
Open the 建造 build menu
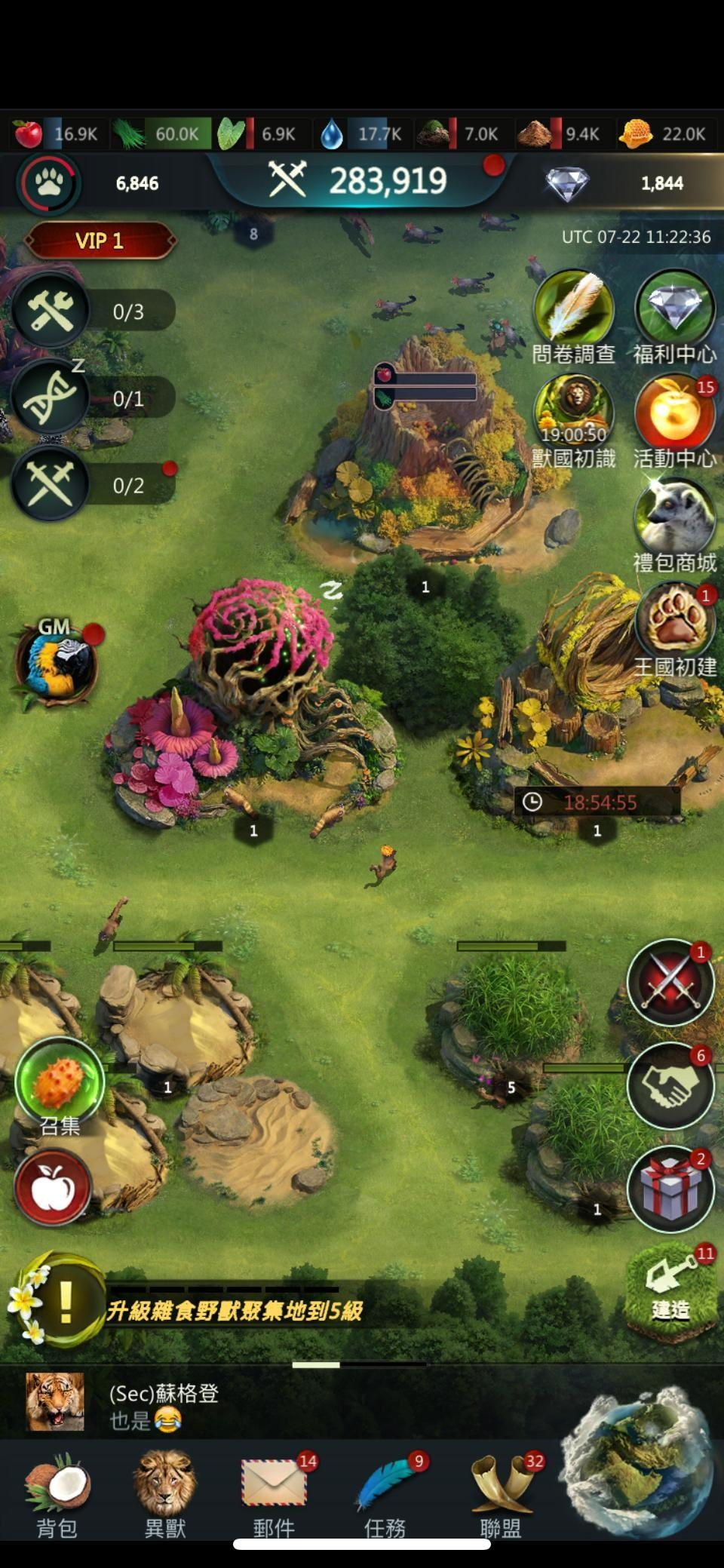670,1288
